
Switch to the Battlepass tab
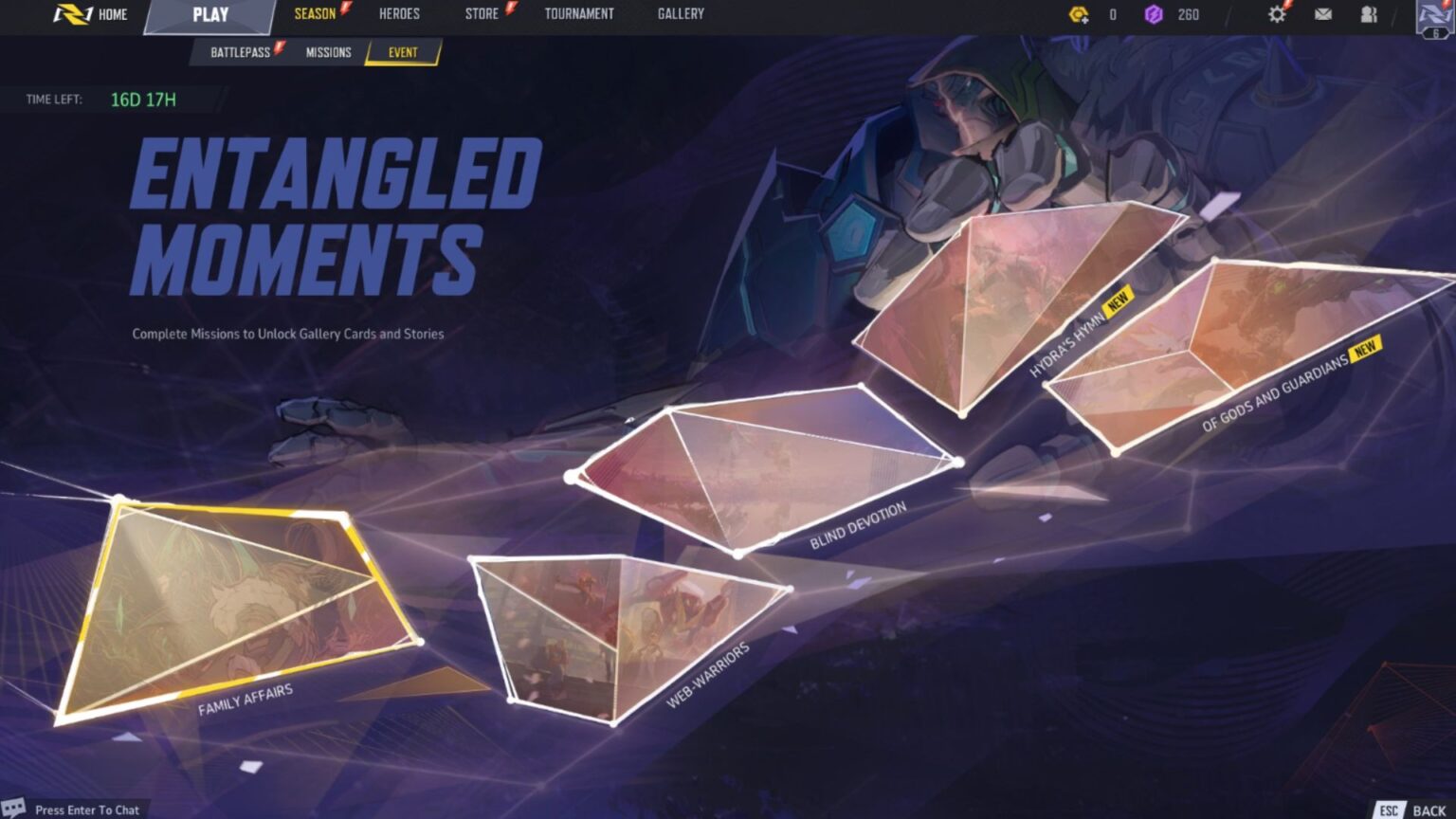coord(241,53)
